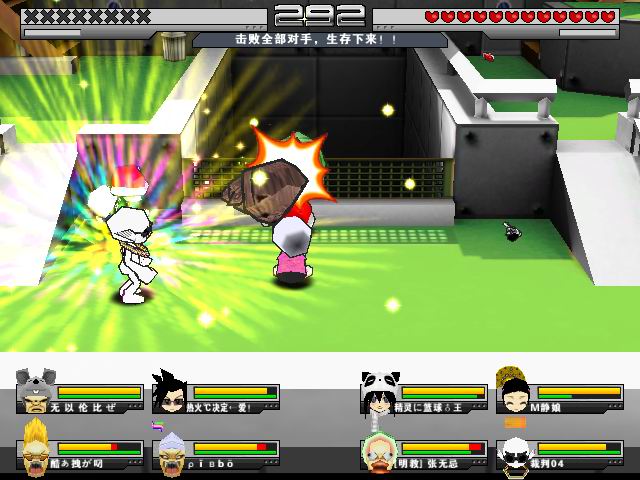
Task: Select player ρiвbō's silver-haired portrait
Action: [170, 449]
